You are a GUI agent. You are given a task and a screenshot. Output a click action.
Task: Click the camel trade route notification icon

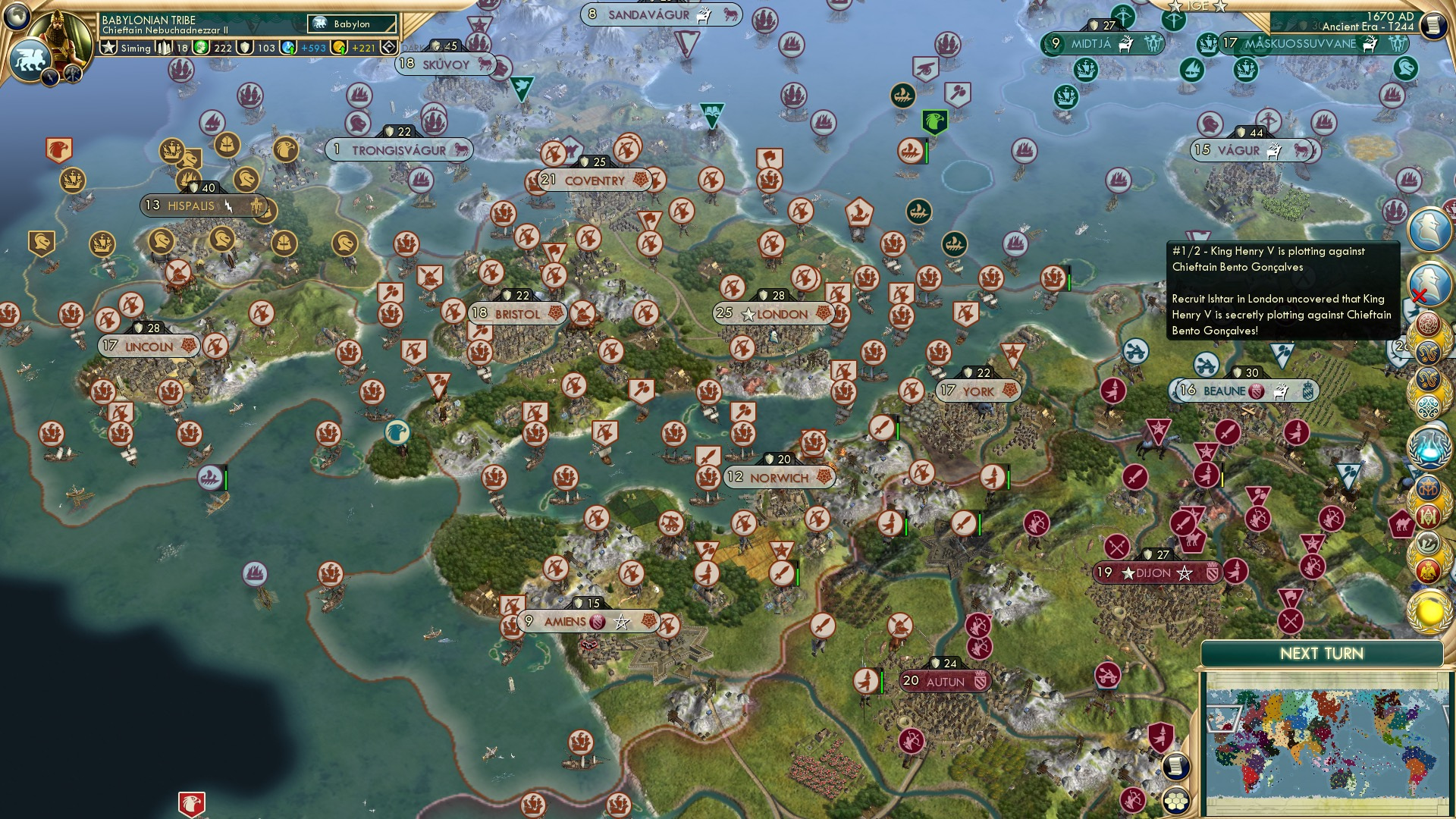pos(1404,526)
